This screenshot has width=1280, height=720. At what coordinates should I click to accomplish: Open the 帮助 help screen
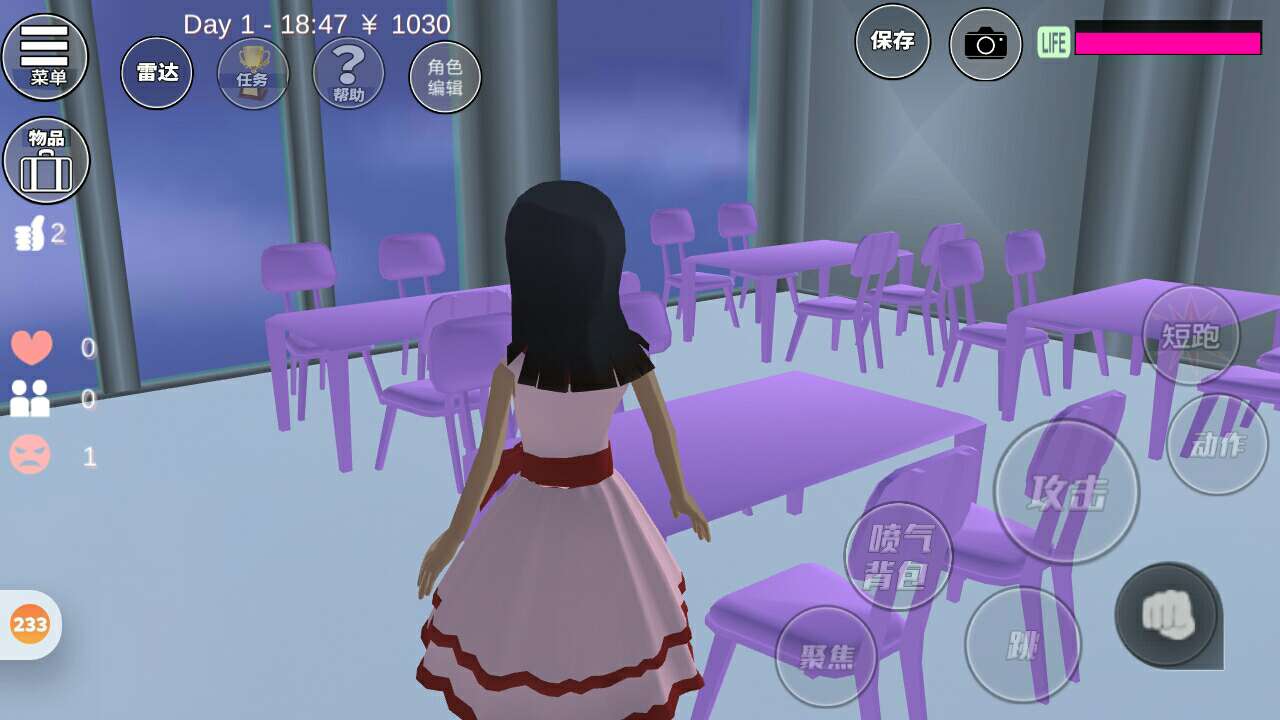[x=348, y=73]
